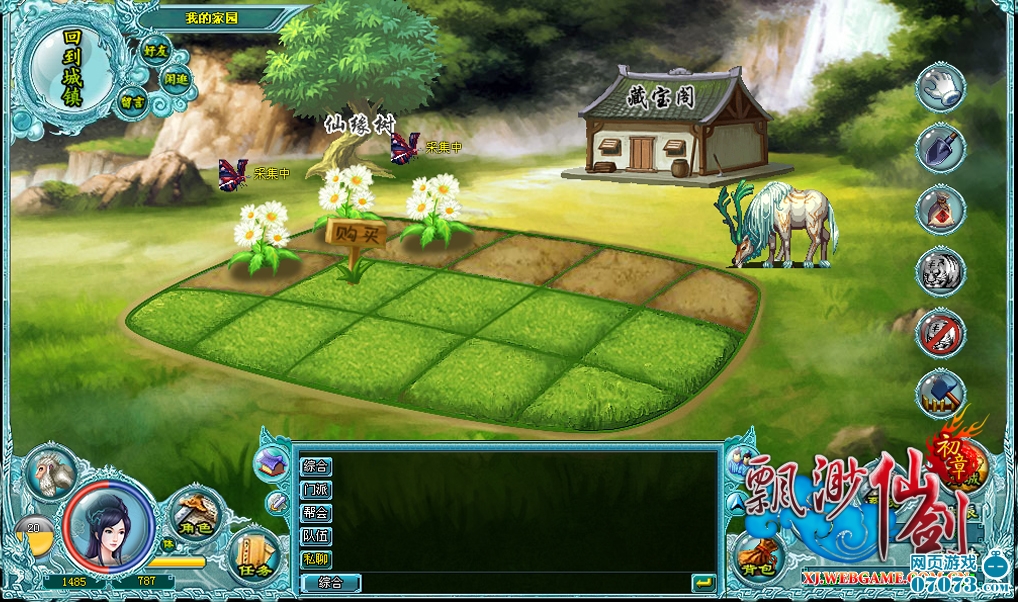The width and height of the screenshot is (1018, 602).
Task: Switch to the 帮会 guild chat channel
Action: pyautogui.click(x=316, y=513)
